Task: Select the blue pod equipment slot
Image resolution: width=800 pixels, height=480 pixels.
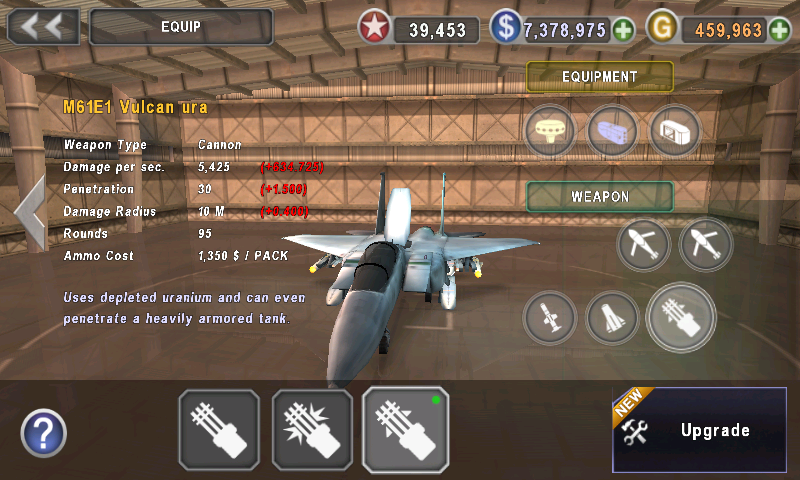Action: coord(612,131)
